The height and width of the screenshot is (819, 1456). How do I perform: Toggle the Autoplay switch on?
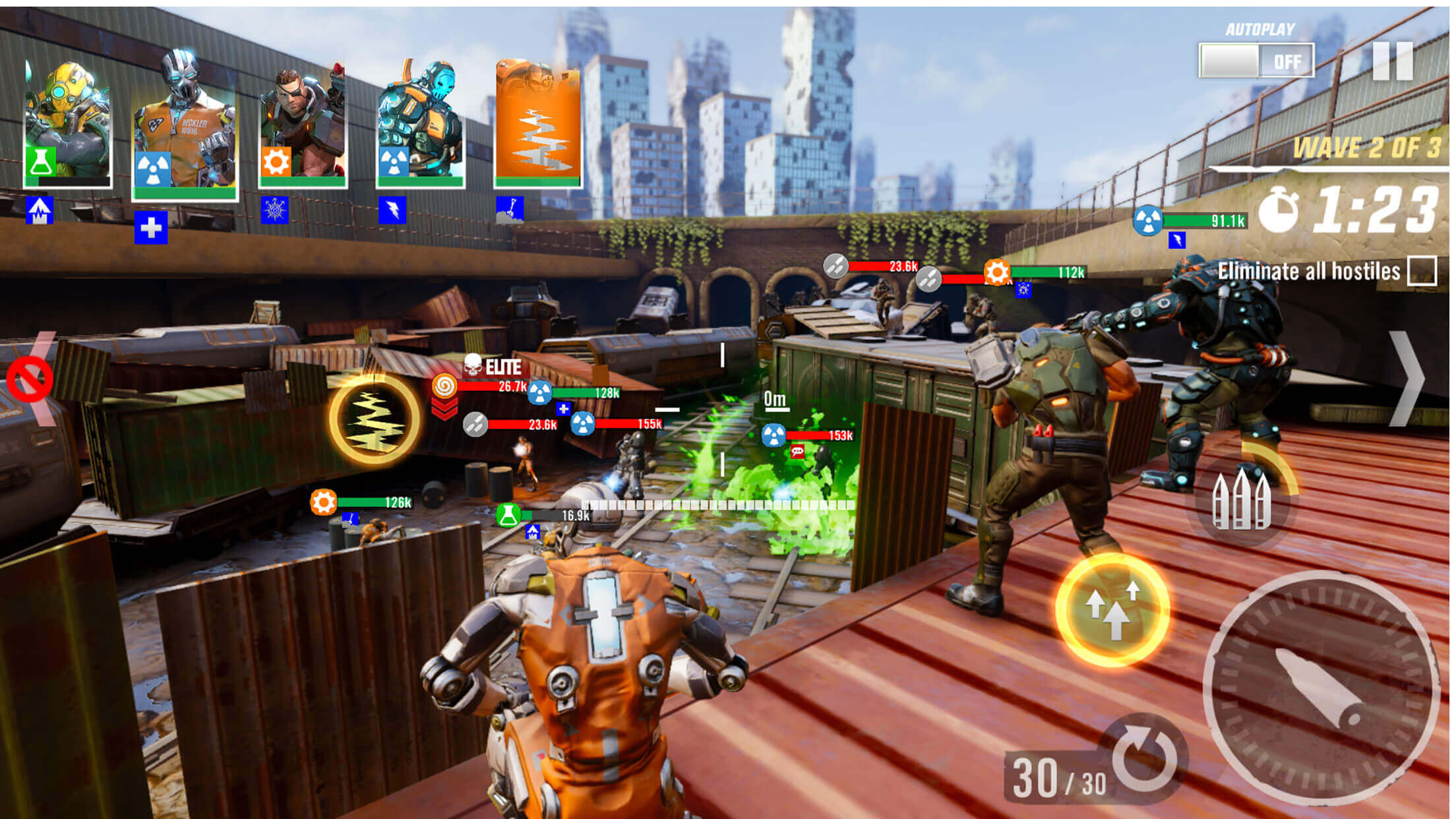[1256, 61]
